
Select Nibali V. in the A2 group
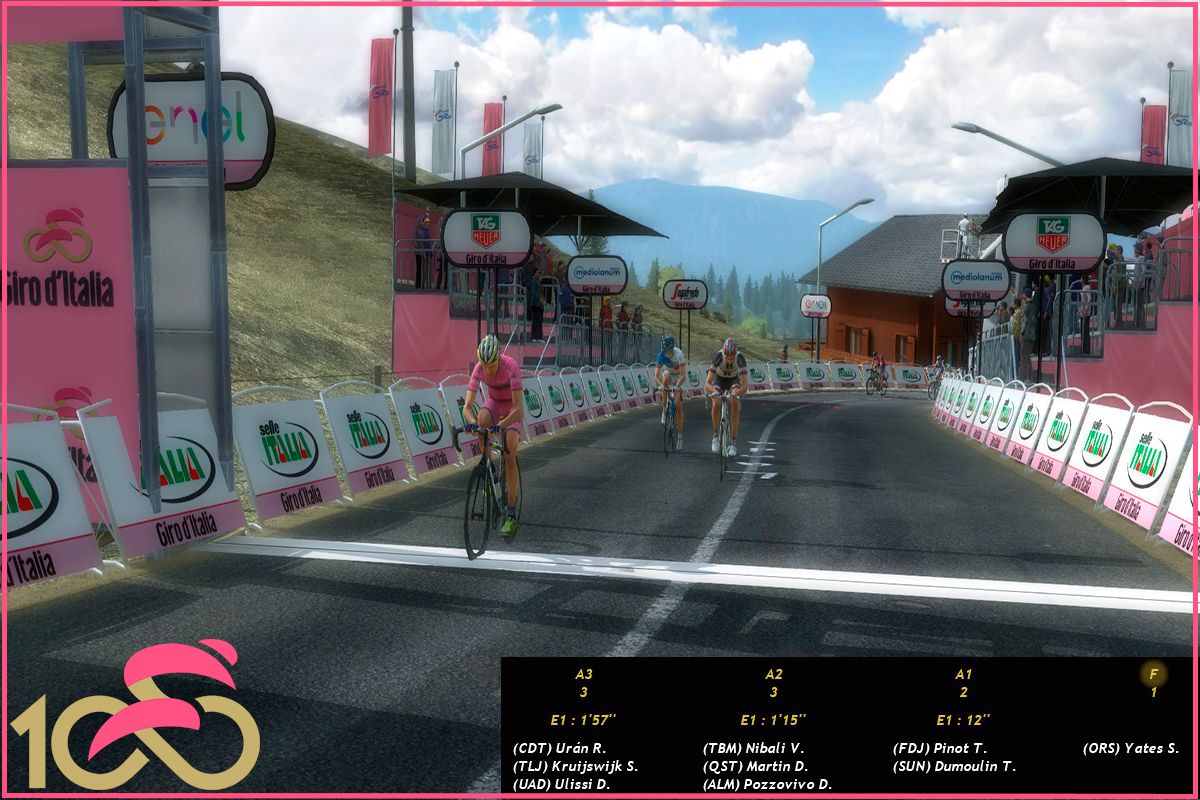[x=753, y=748]
